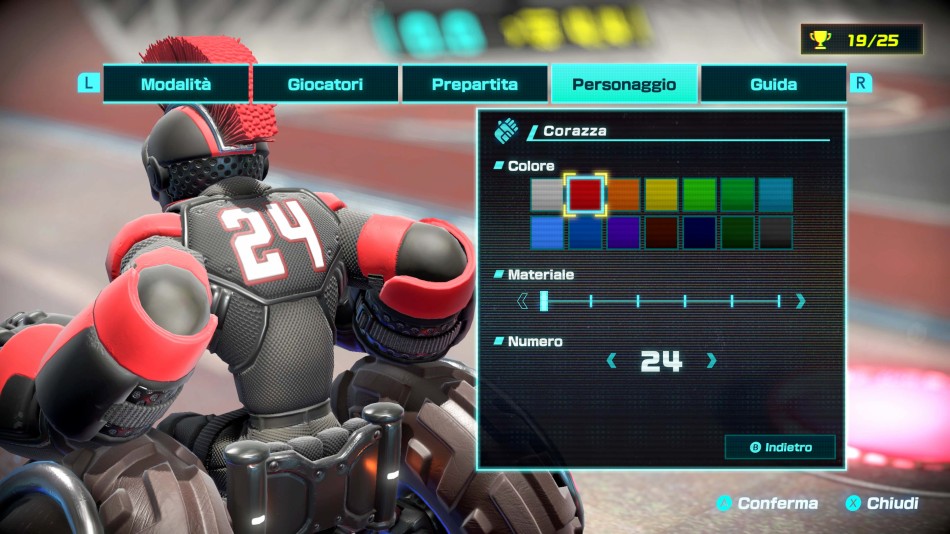Show the Guida tab
Viewport: 950px width, 534px height.
click(x=773, y=84)
